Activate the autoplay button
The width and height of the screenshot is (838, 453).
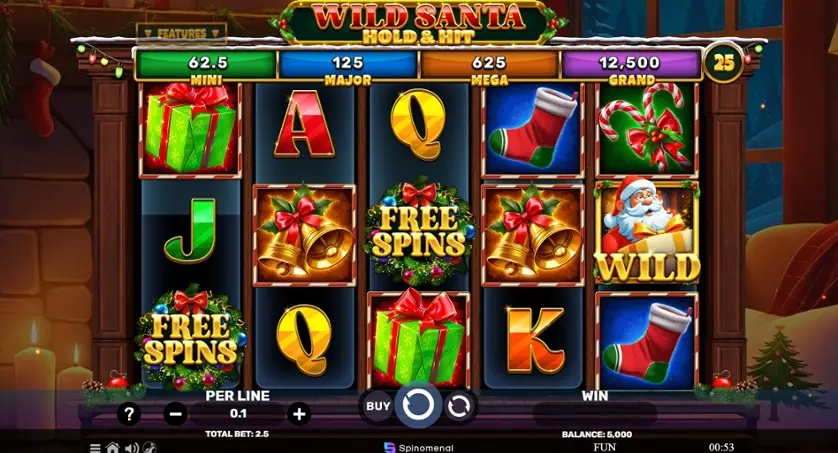pos(459,406)
